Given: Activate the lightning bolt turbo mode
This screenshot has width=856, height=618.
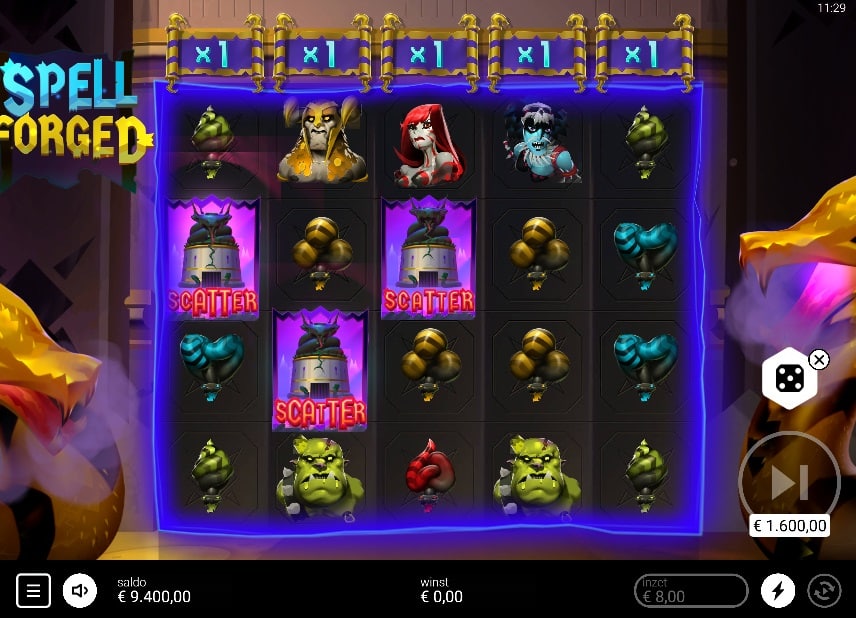Looking at the screenshot, I should pyautogui.click(x=777, y=591).
